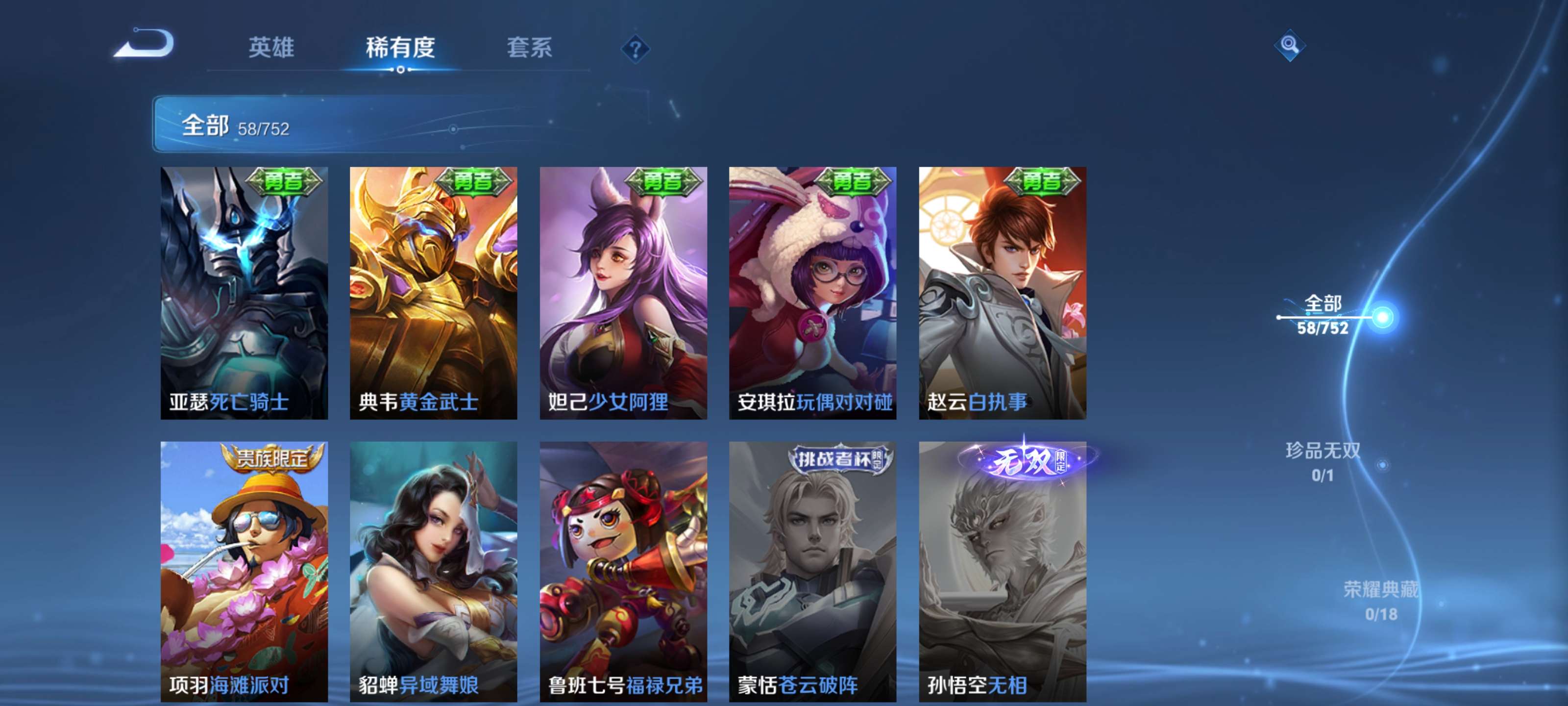Choose the 典韦 黄金武士 skin card
Screen dimensions: 1568x706
pos(433,292)
